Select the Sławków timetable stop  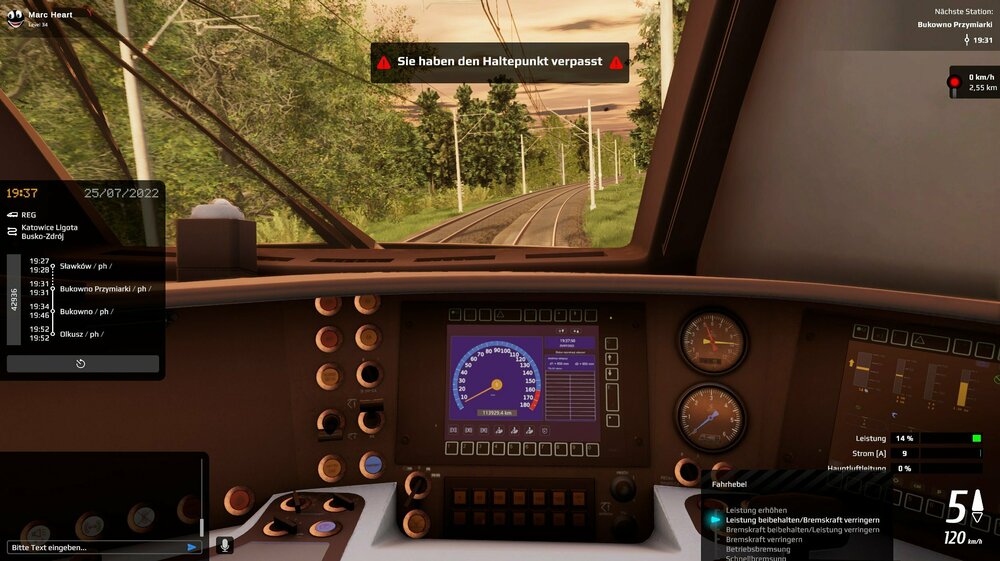click(x=85, y=266)
